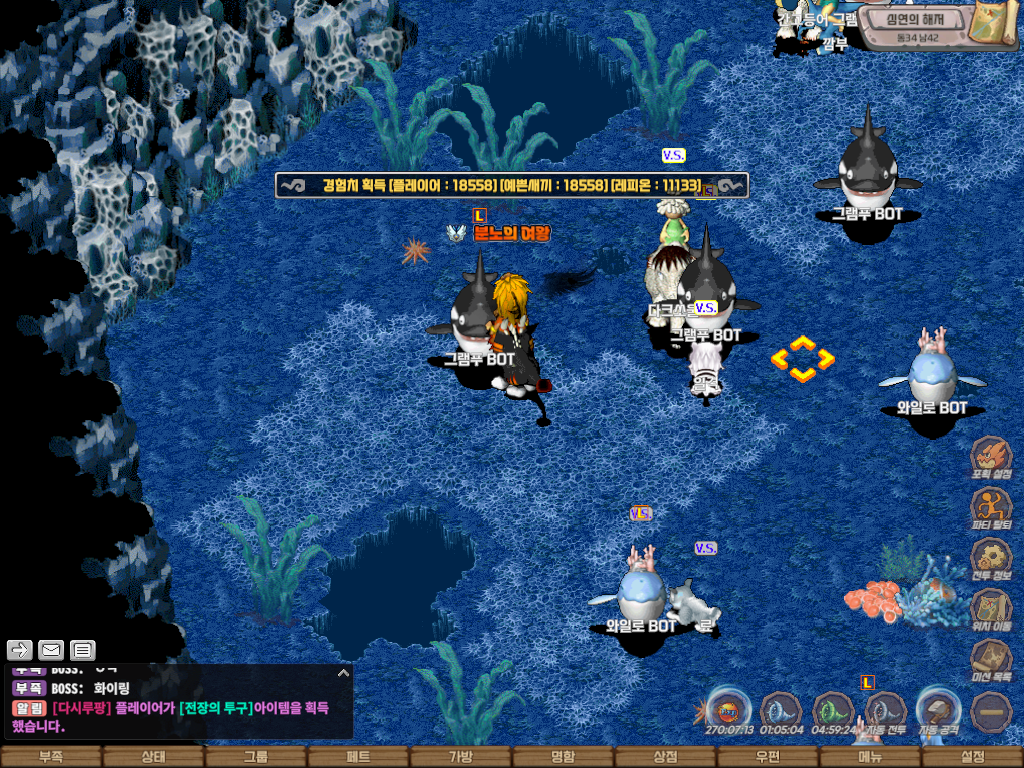Open the 상점 (shop) menu
The image size is (1024, 768).
click(665, 757)
